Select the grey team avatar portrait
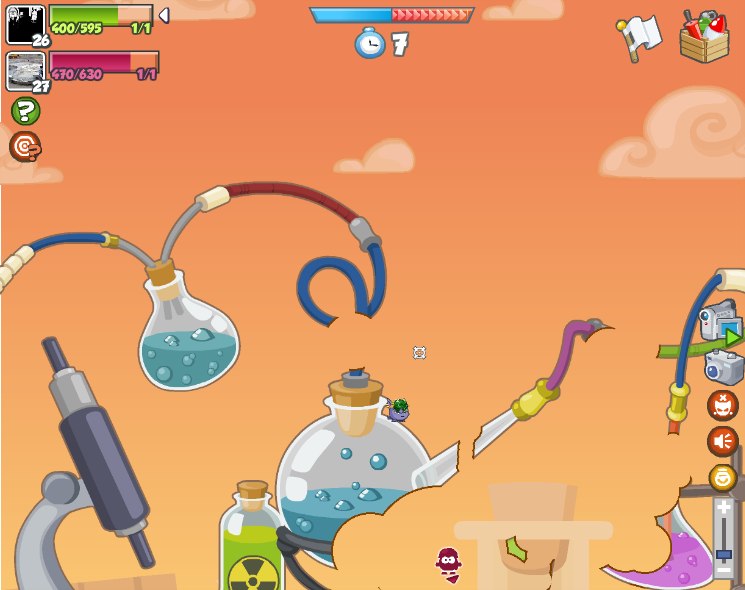 click(26, 71)
